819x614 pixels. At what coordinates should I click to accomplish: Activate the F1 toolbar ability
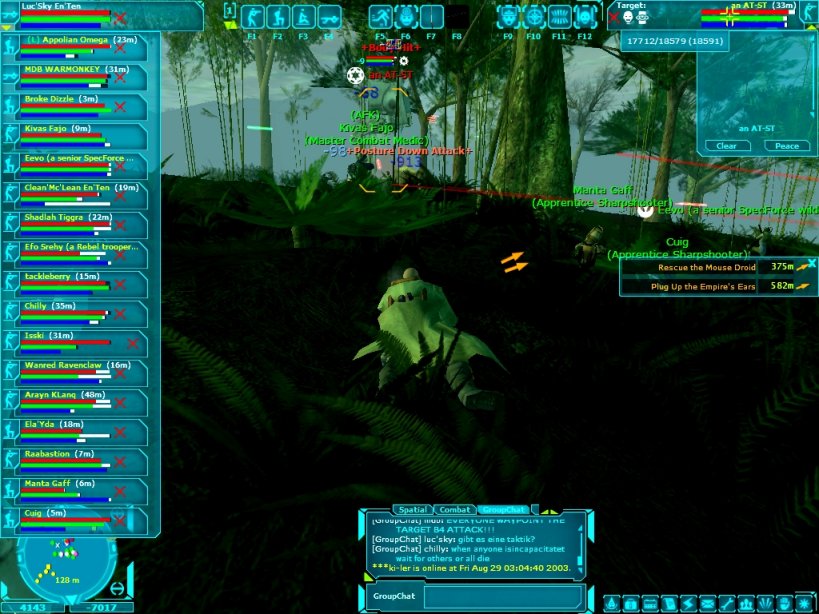pyautogui.click(x=253, y=17)
